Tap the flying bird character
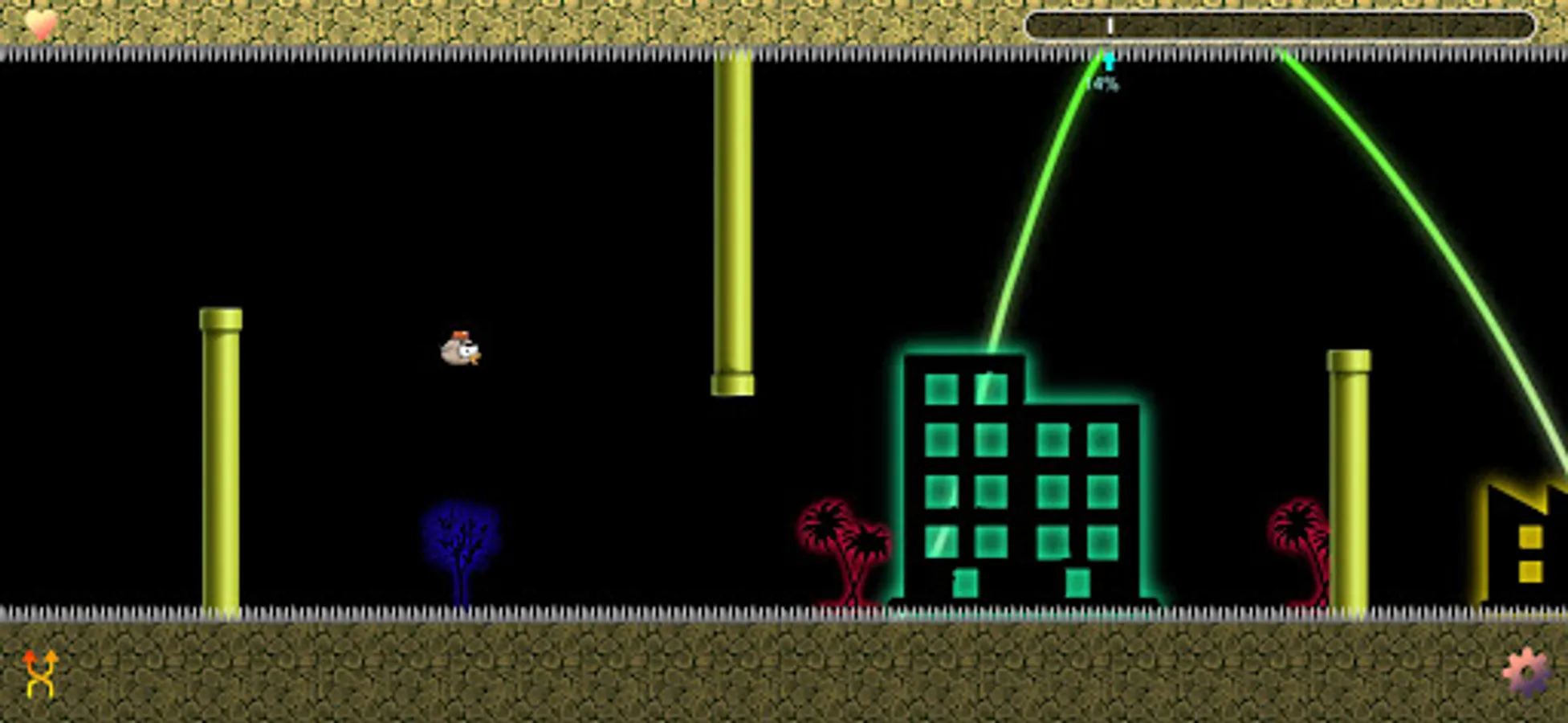The width and height of the screenshot is (1568, 723). click(x=461, y=351)
